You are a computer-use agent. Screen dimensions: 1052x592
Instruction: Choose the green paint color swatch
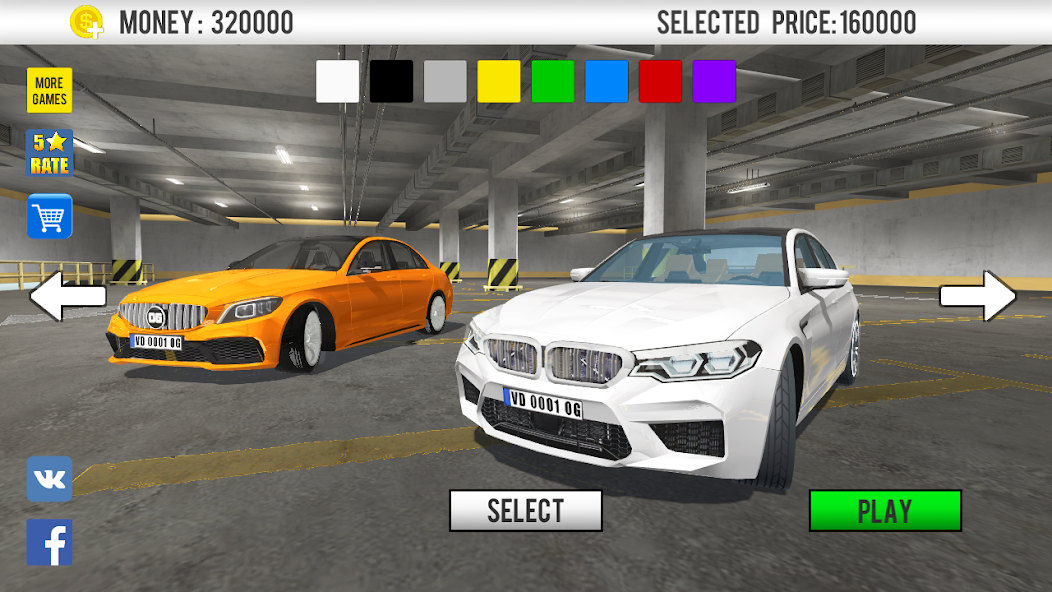pyautogui.click(x=553, y=81)
